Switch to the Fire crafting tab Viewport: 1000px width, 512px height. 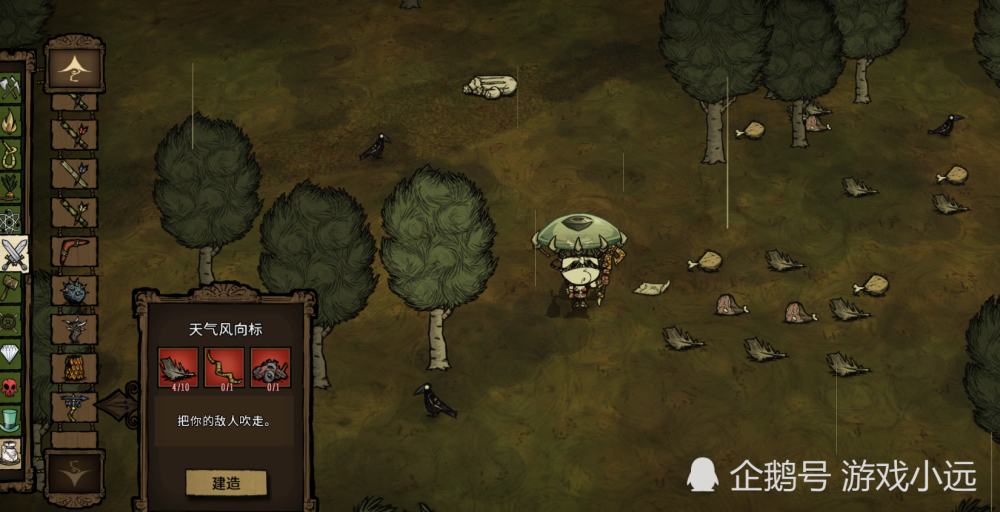pos(11,122)
